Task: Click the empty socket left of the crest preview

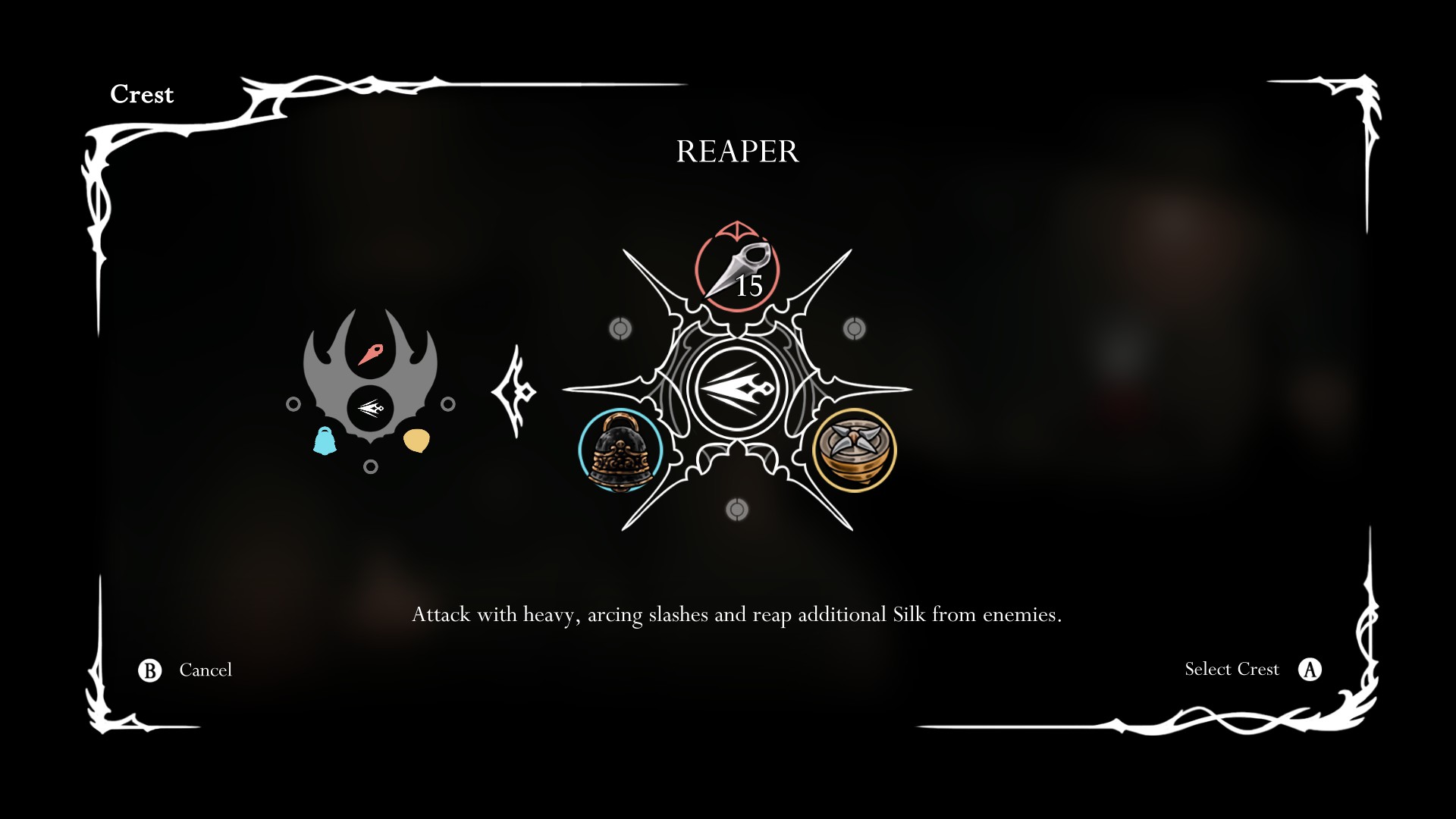Action: point(292,404)
